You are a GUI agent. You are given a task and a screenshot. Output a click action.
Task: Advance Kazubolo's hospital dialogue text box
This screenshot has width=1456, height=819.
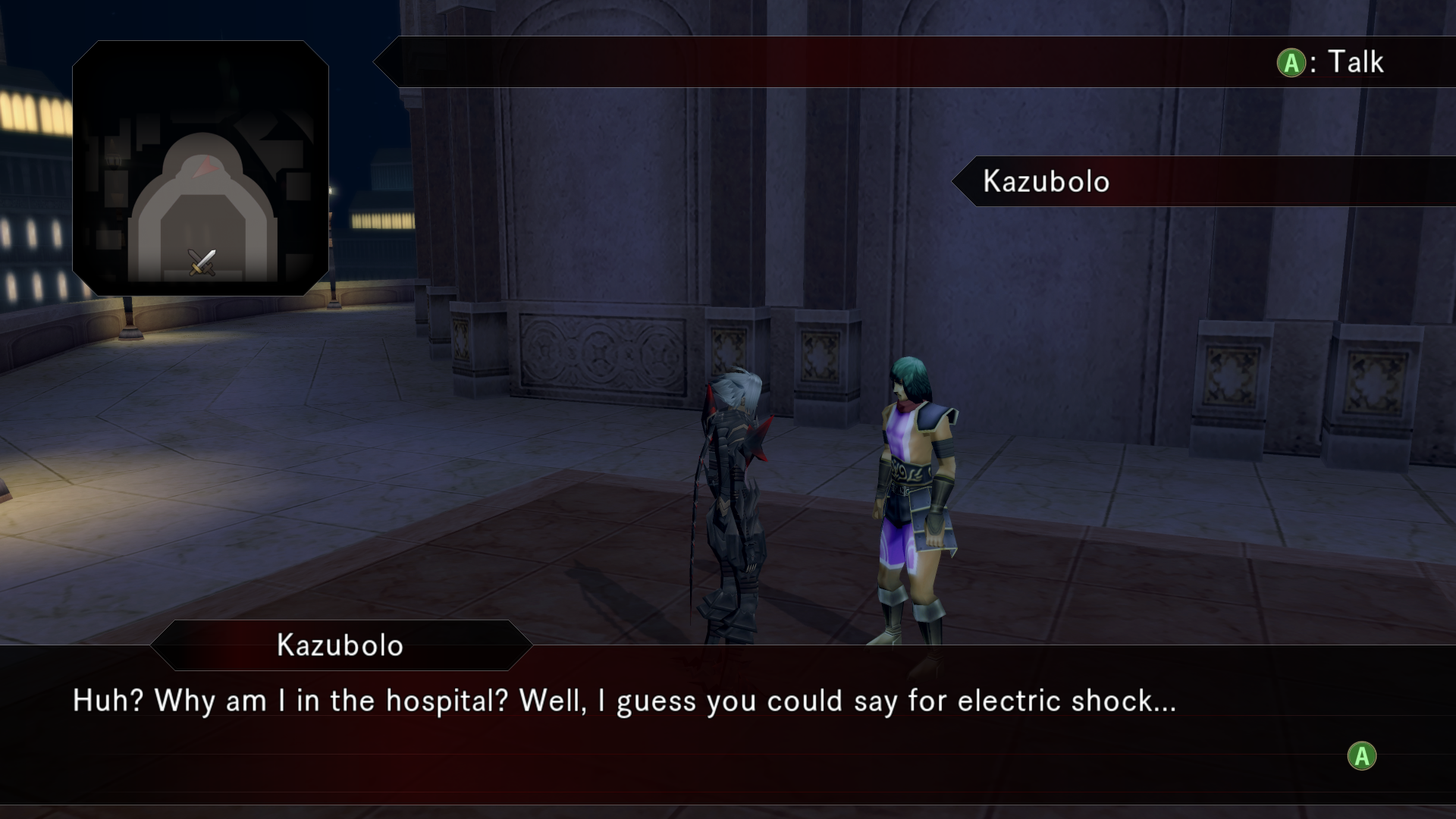click(1361, 756)
